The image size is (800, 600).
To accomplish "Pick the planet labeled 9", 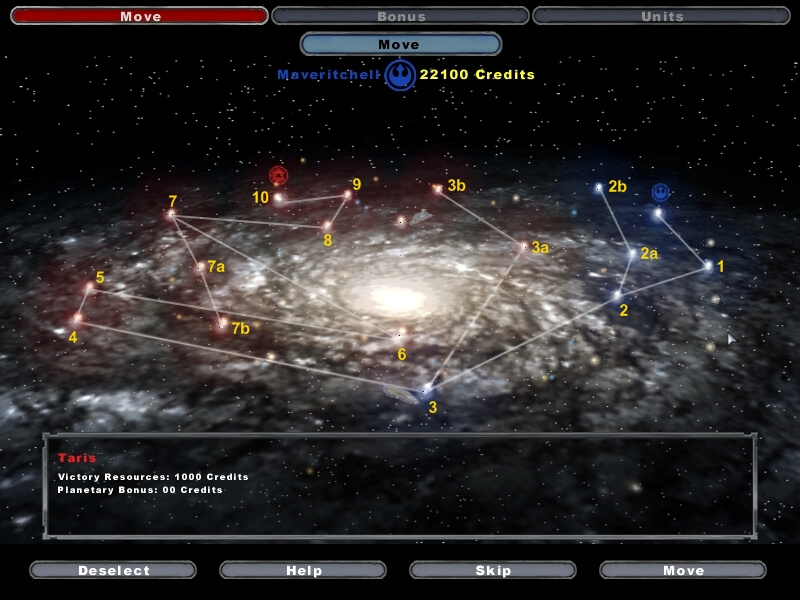I will pos(348,194).
